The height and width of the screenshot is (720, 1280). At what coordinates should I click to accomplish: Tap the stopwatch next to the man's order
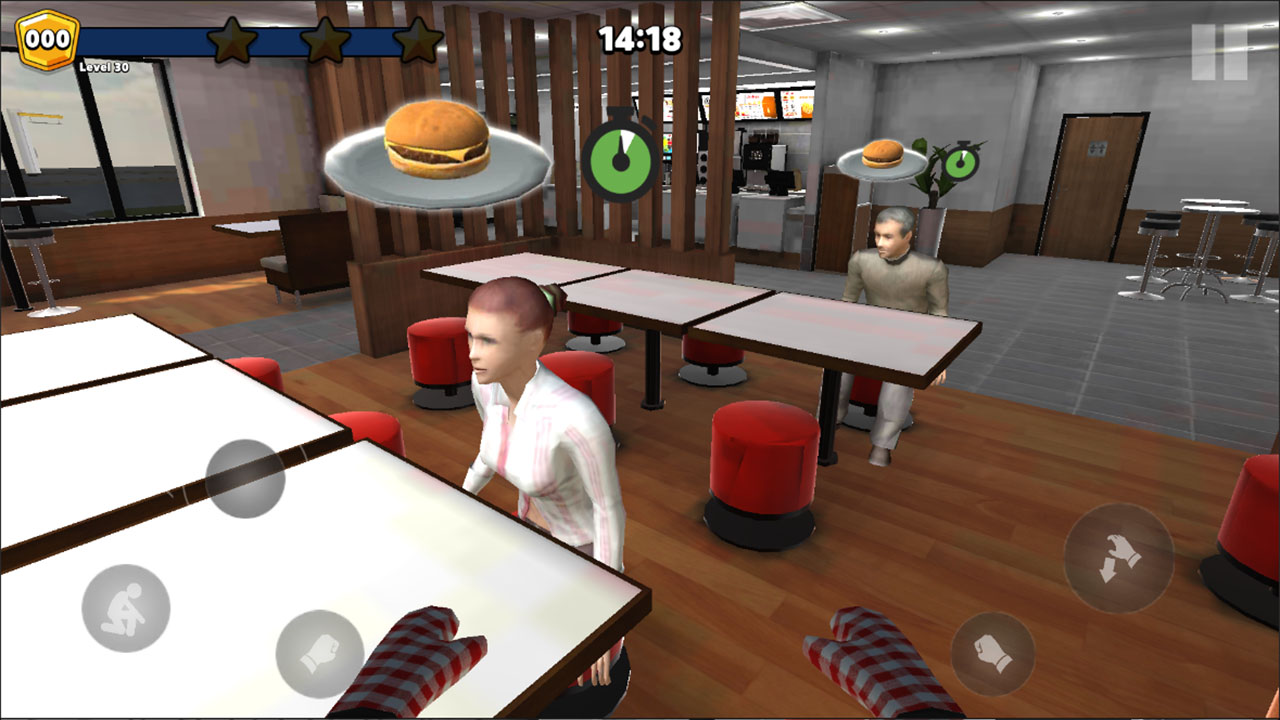tap(960, 163)
